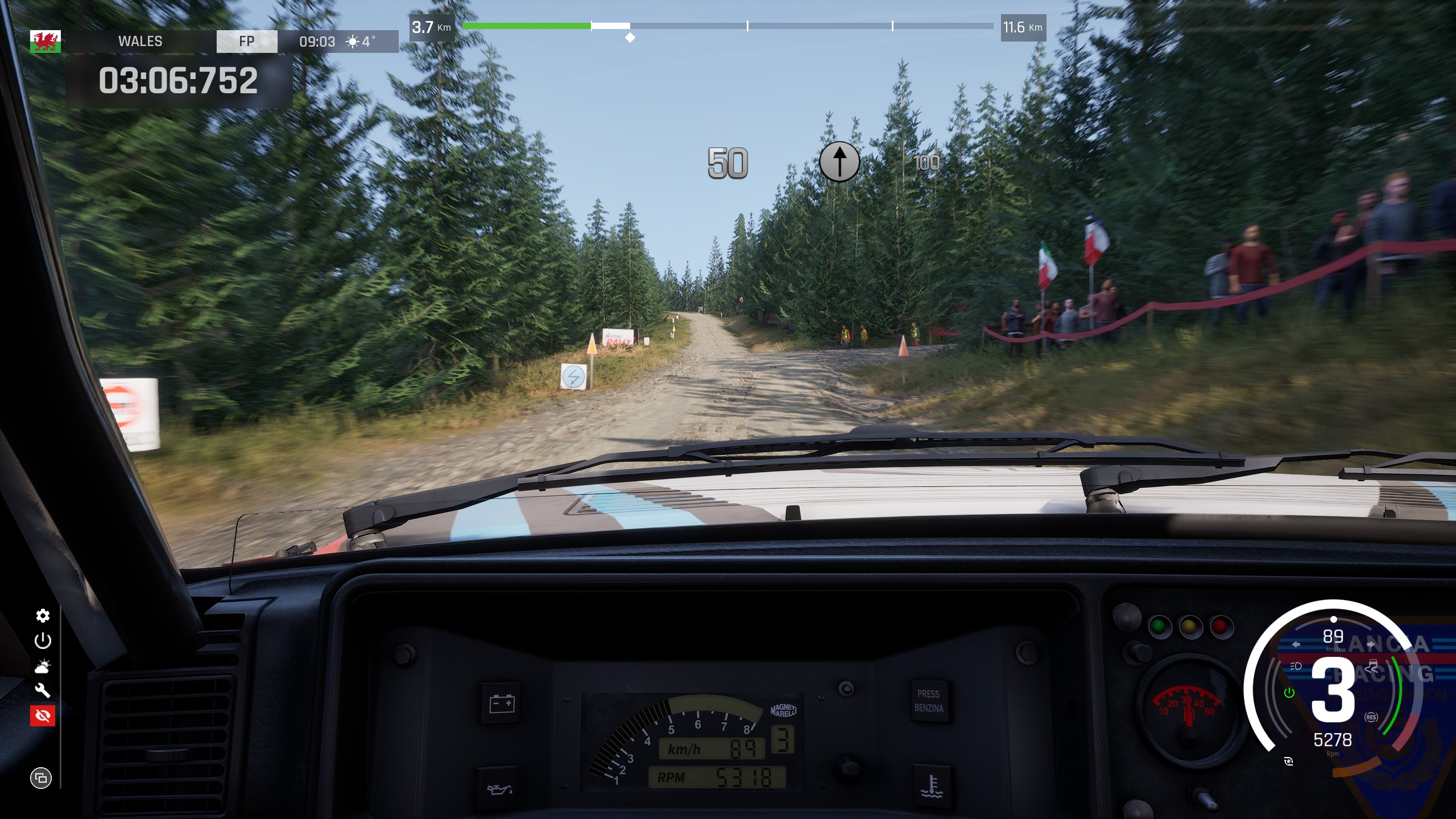This screenshot has width=1456, height=819.
Task: Click the power icon in the sidebar
Action: 43,641
